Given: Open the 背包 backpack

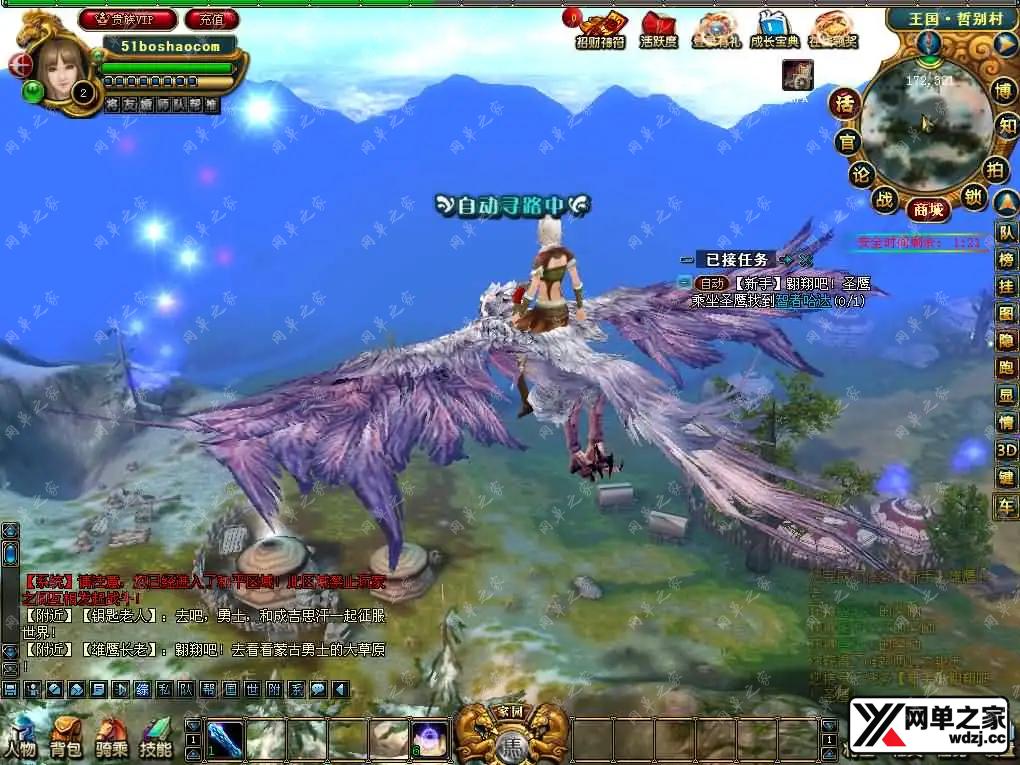Looking at the screenshot, I should pyautogui.click(x=65, y=734).
